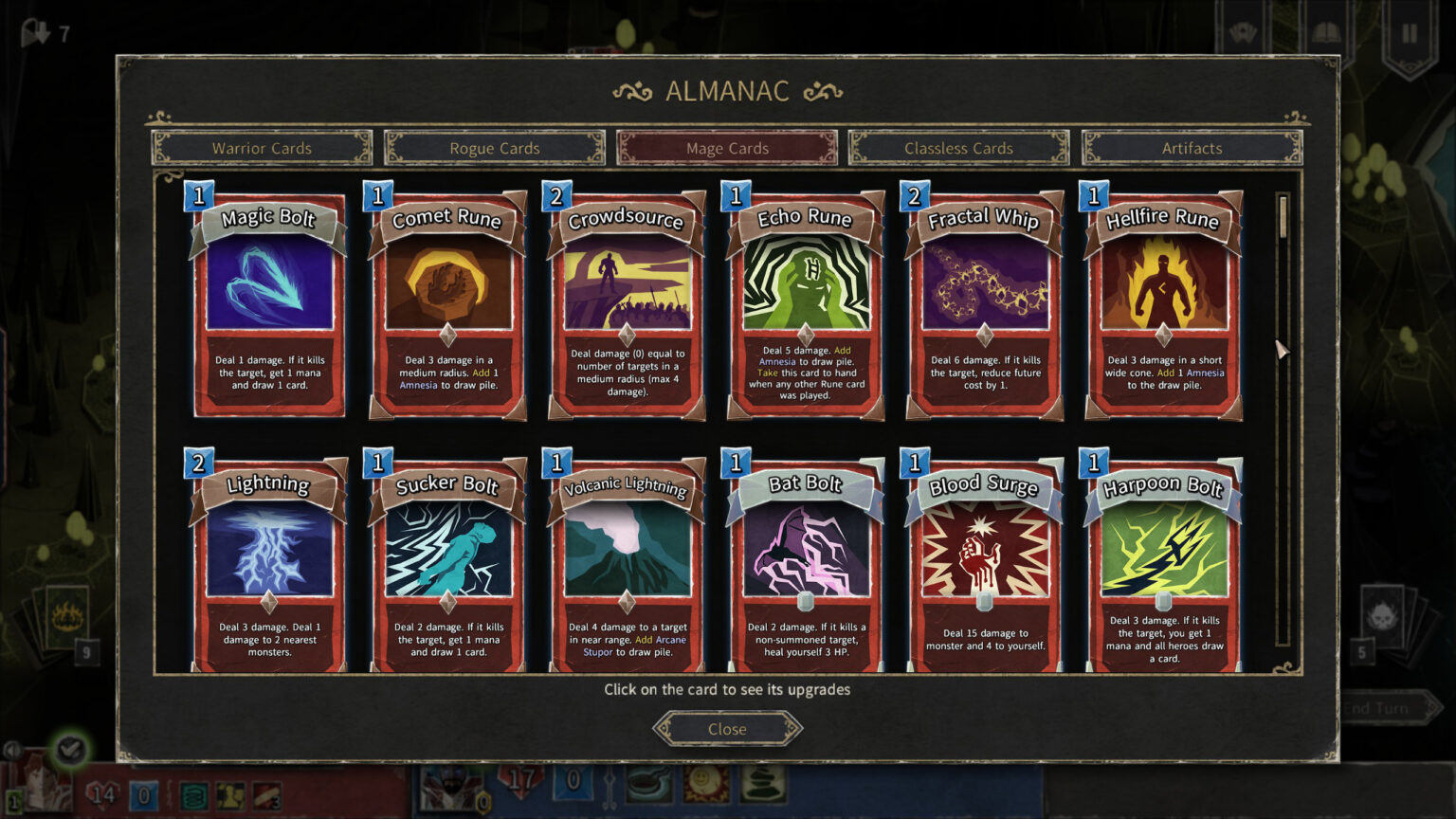
Task: Switch to the Warrior Cards tab
Action: coord(262,148)
